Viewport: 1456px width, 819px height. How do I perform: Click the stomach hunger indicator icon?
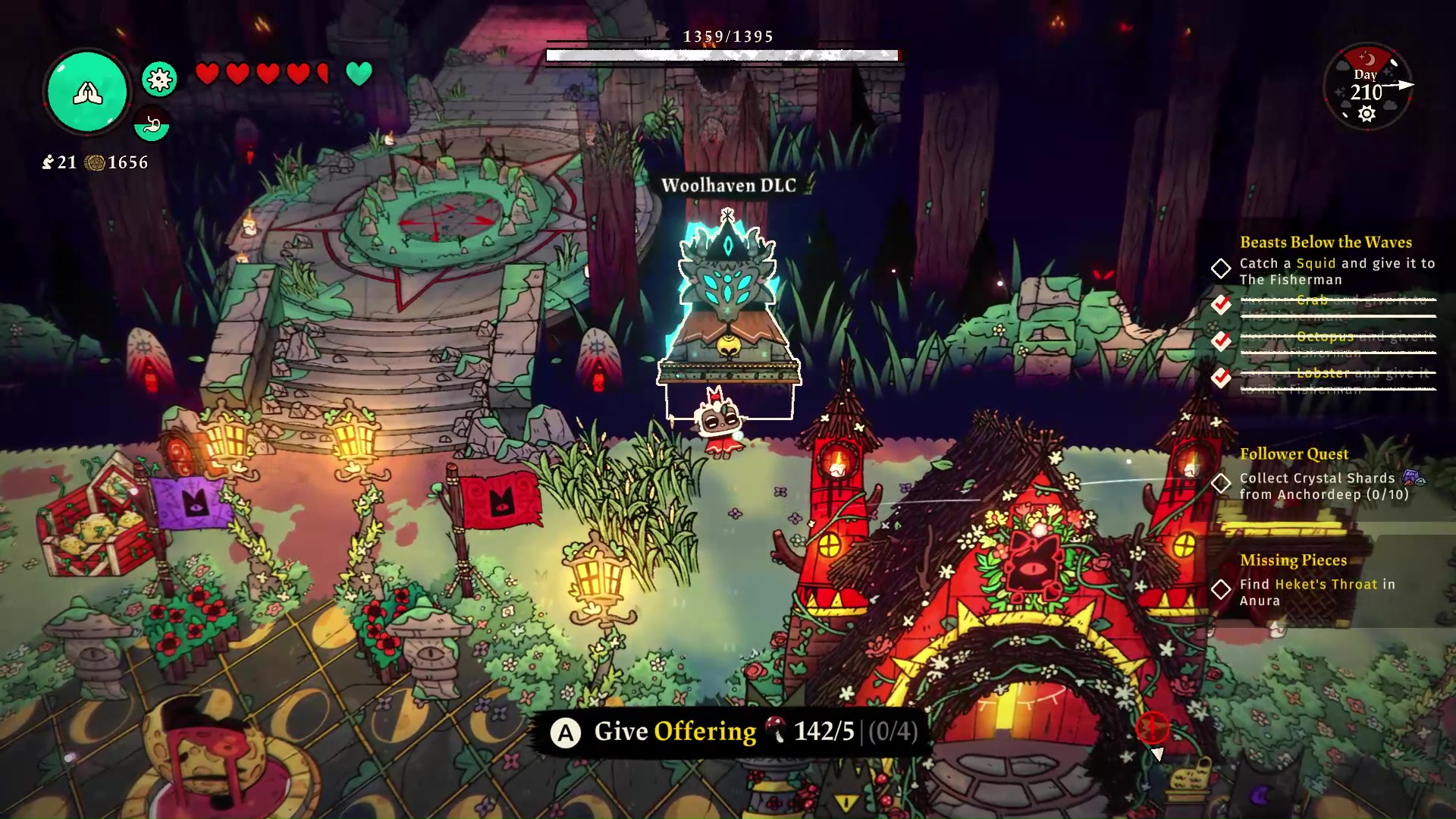click(x=152, y=124)
